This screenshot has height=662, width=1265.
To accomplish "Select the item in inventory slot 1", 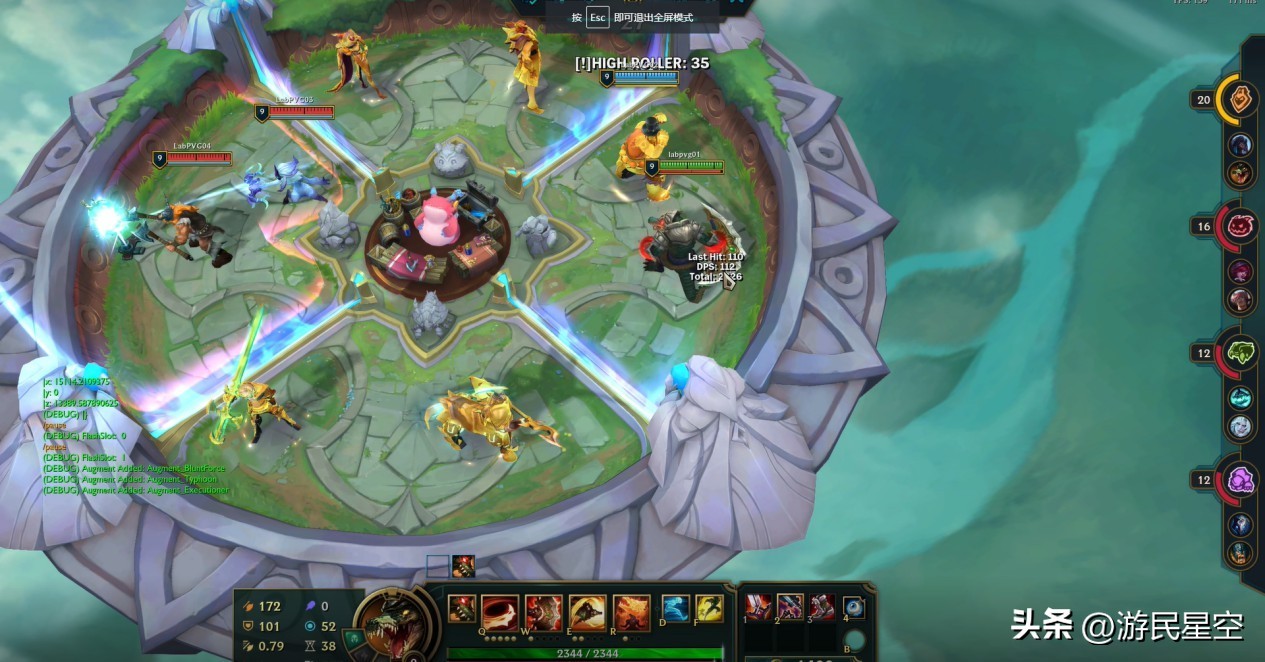I will tap(758, 606).
